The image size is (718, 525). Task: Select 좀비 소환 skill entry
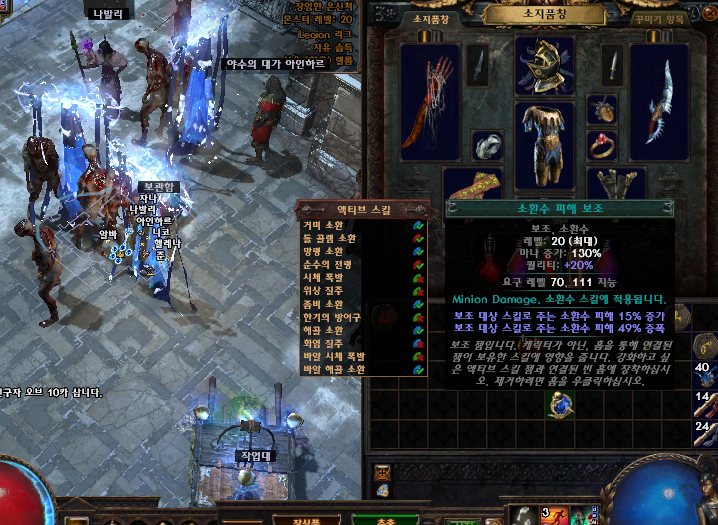[330, 304]
